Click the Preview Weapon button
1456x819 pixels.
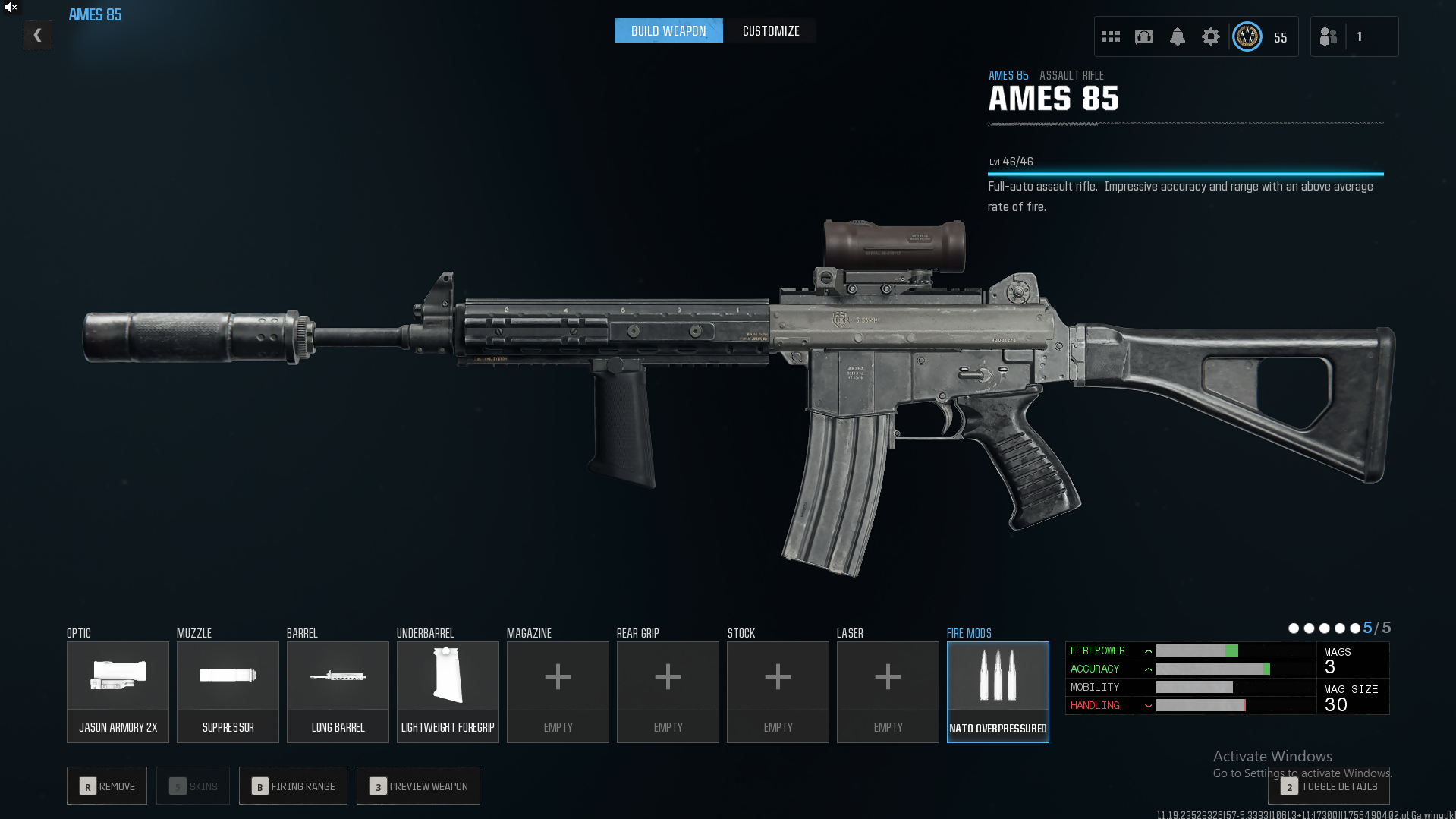418,786
